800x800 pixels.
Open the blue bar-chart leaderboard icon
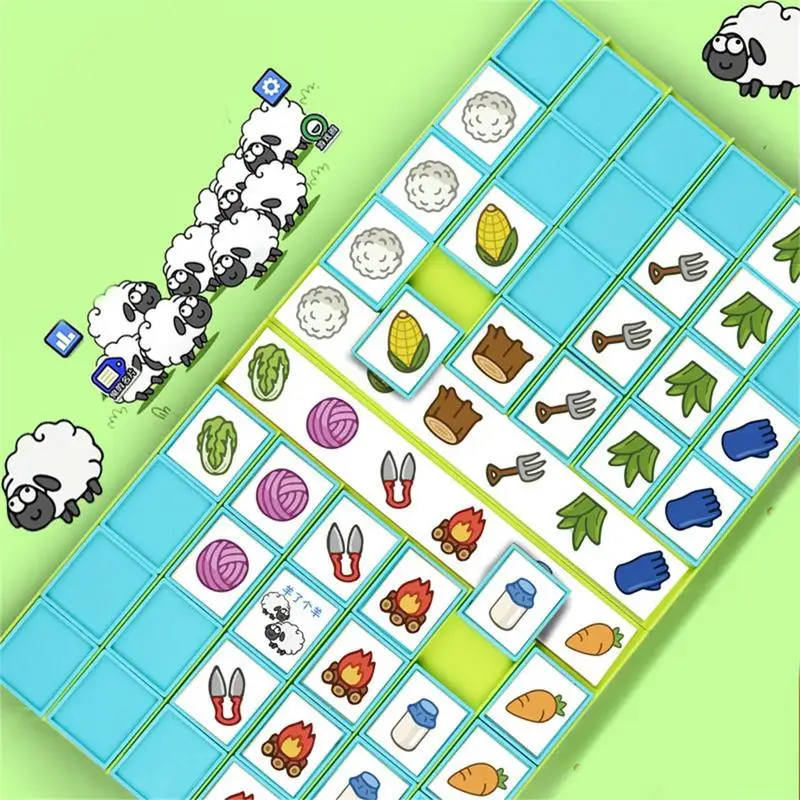(63, 338)
